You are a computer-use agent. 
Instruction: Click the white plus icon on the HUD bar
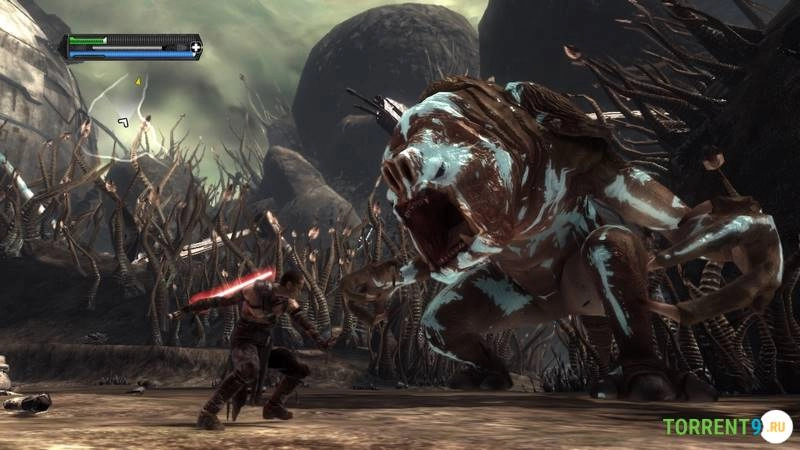click(196, 46)
